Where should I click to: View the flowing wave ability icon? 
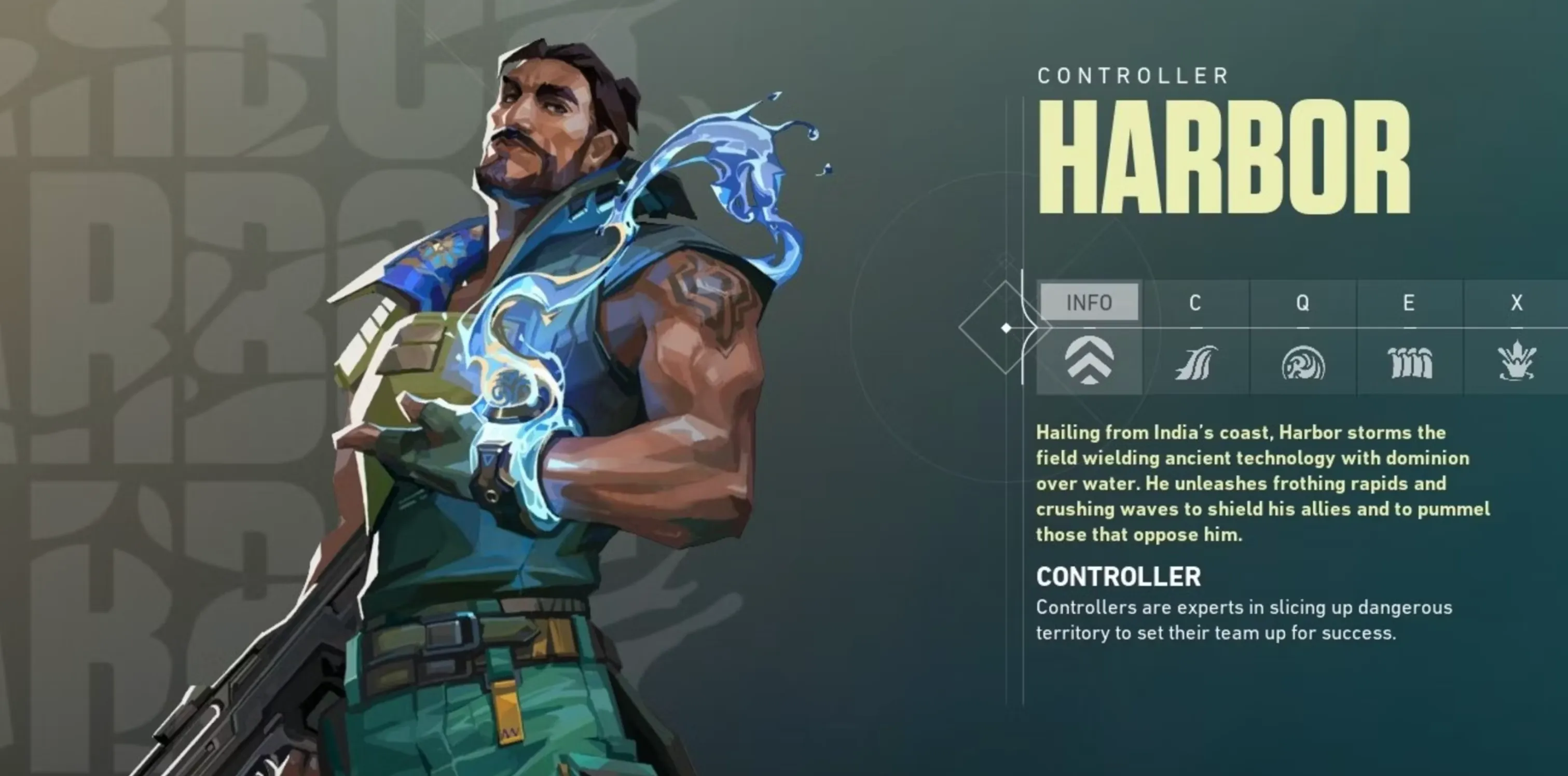(1195, 363)
